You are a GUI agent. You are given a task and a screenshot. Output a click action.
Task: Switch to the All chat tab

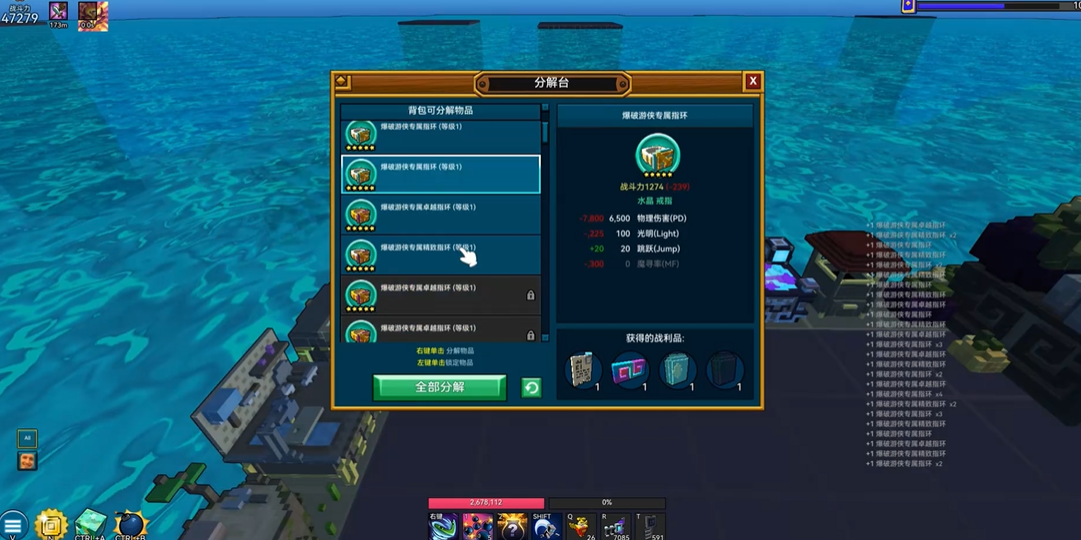coord(27,439)
